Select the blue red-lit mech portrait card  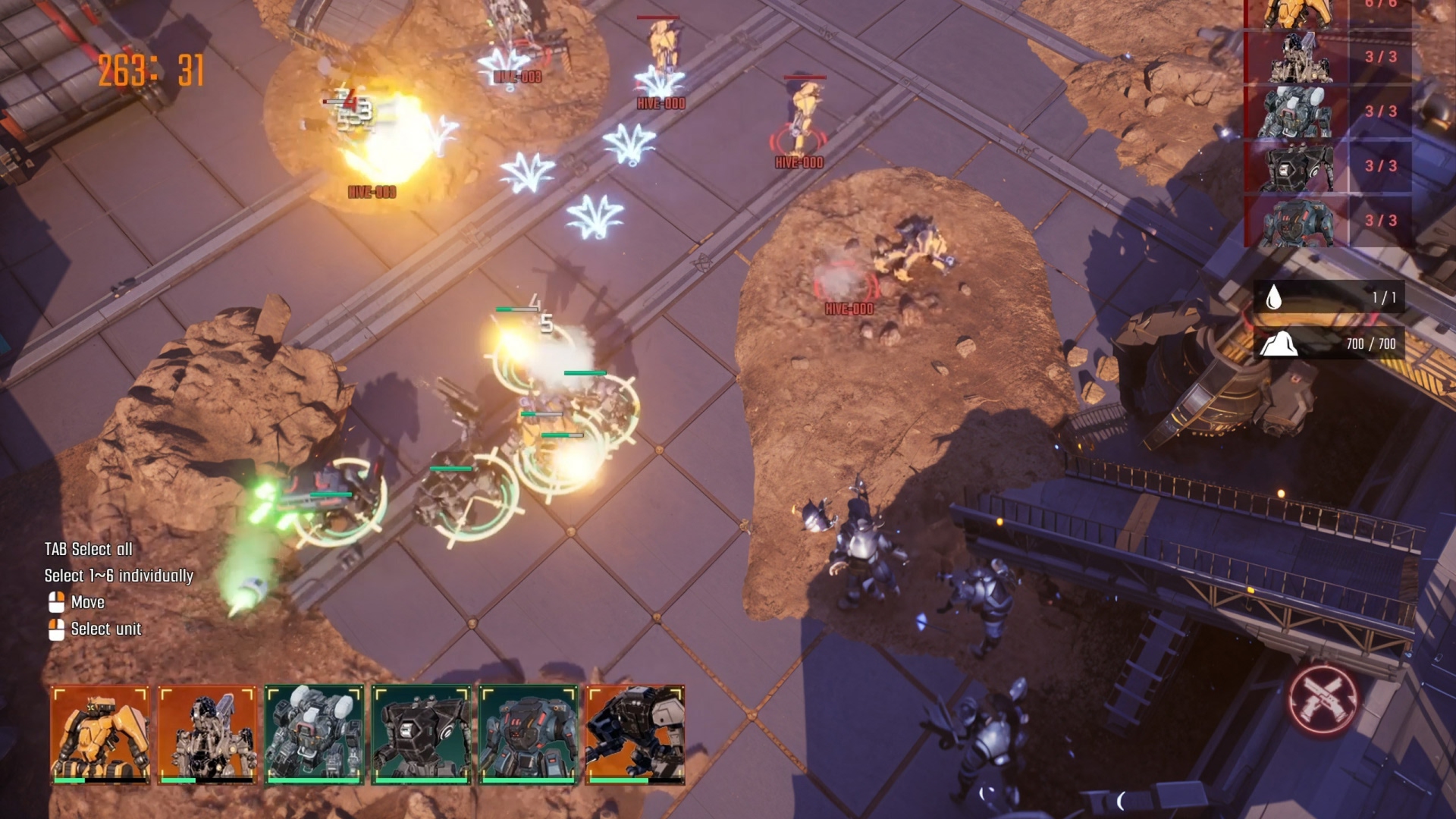pos(528,734)
